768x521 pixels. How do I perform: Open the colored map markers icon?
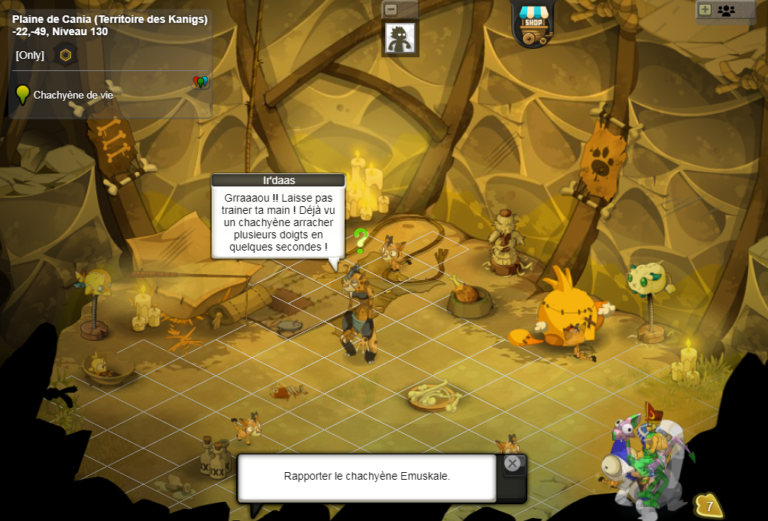pos(200,82)
